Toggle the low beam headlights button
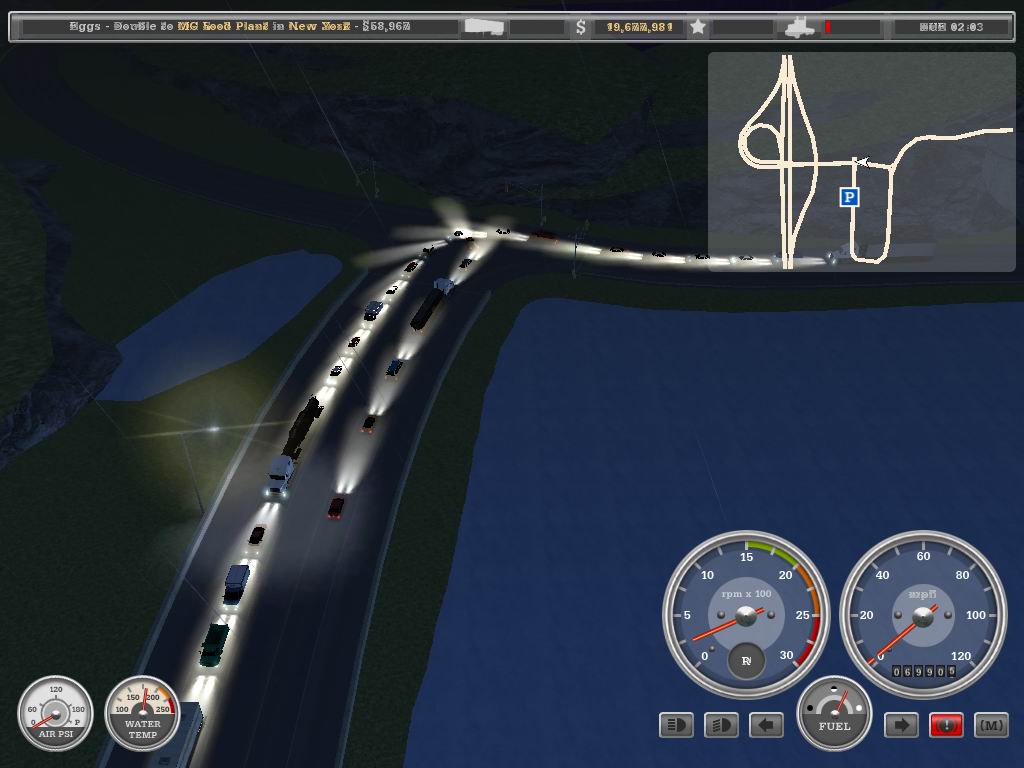The height and width of the screenshot is (768, 1024). tap(721, 725)
